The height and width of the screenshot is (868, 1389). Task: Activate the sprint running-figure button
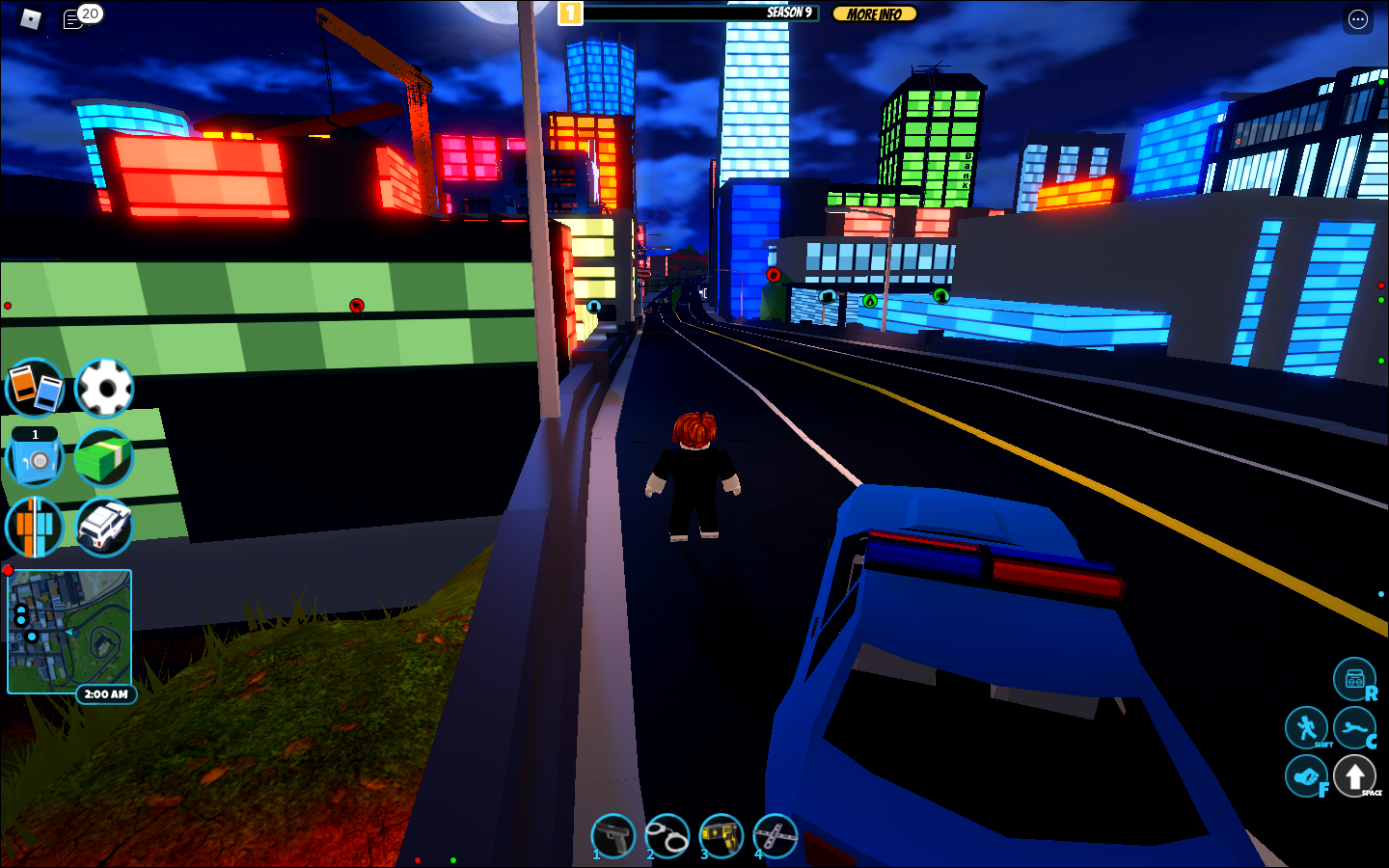(x=1307, y=727)
